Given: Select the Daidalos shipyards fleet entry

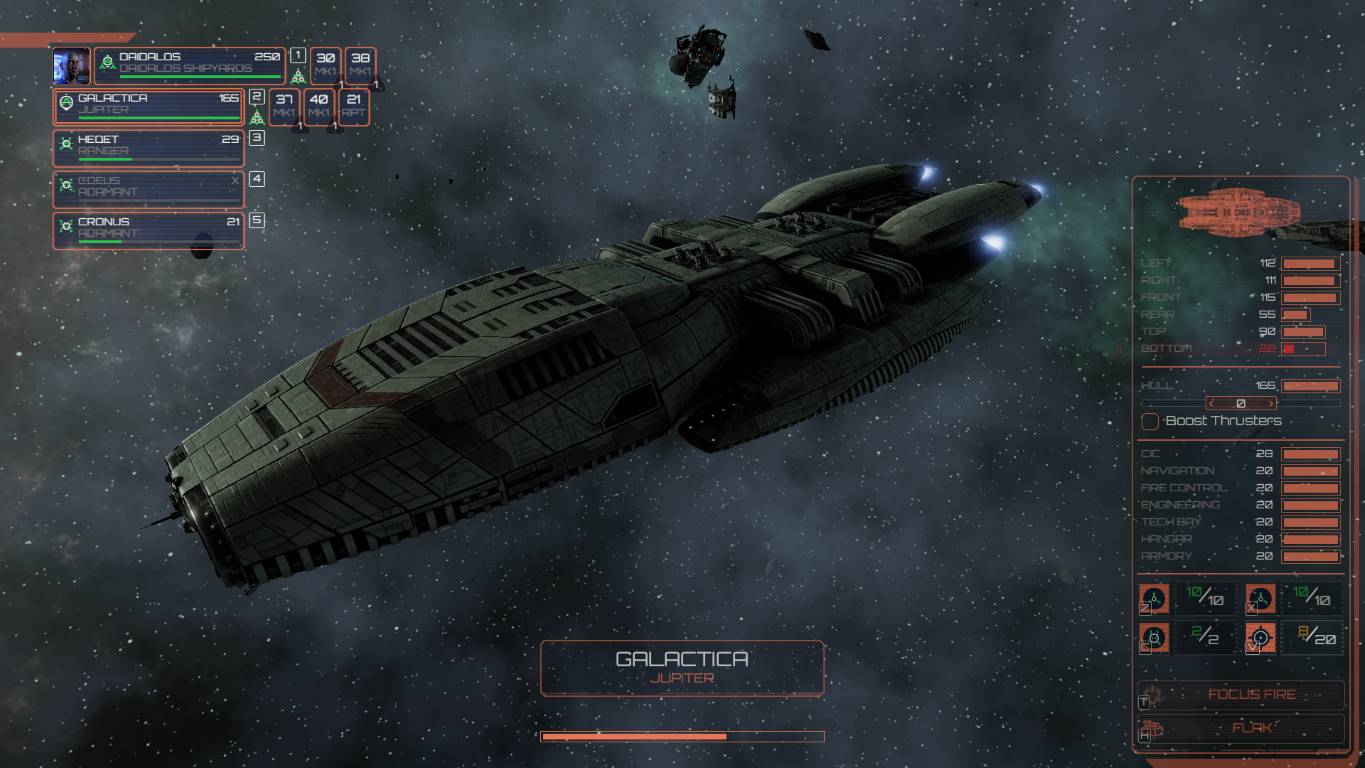Looking at the screenshot, I should [190, 64].
